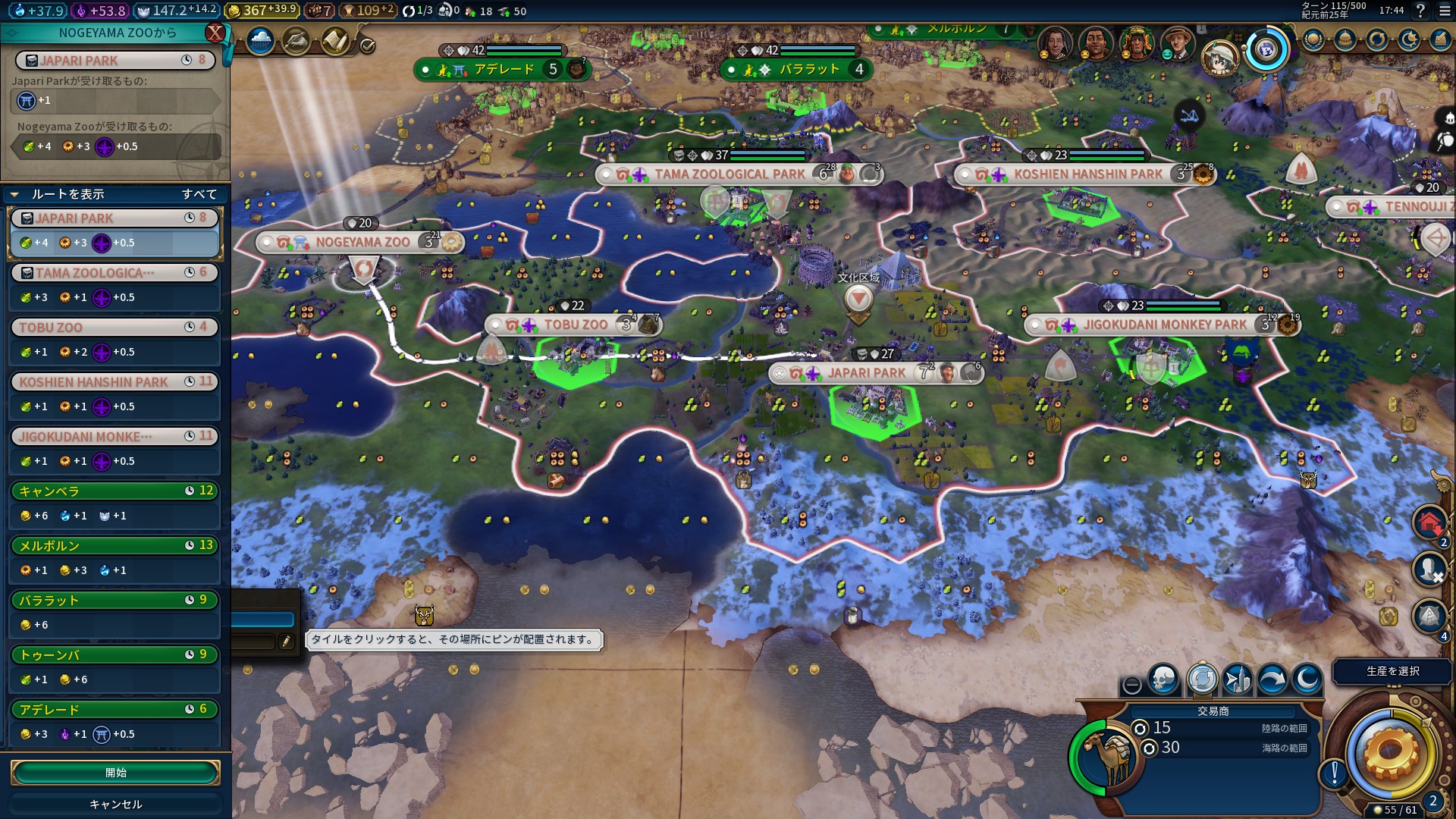Open the help question mark menu
This screenshot has width=1456, height=819.
tap(1420, 11)
